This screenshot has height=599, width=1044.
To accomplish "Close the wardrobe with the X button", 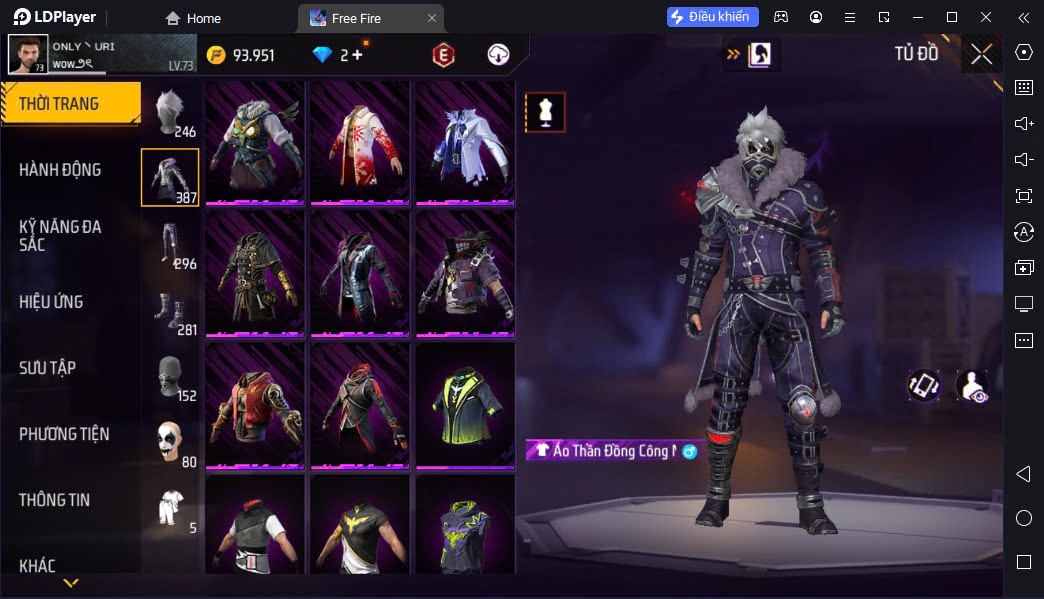I will click(981, 54).
